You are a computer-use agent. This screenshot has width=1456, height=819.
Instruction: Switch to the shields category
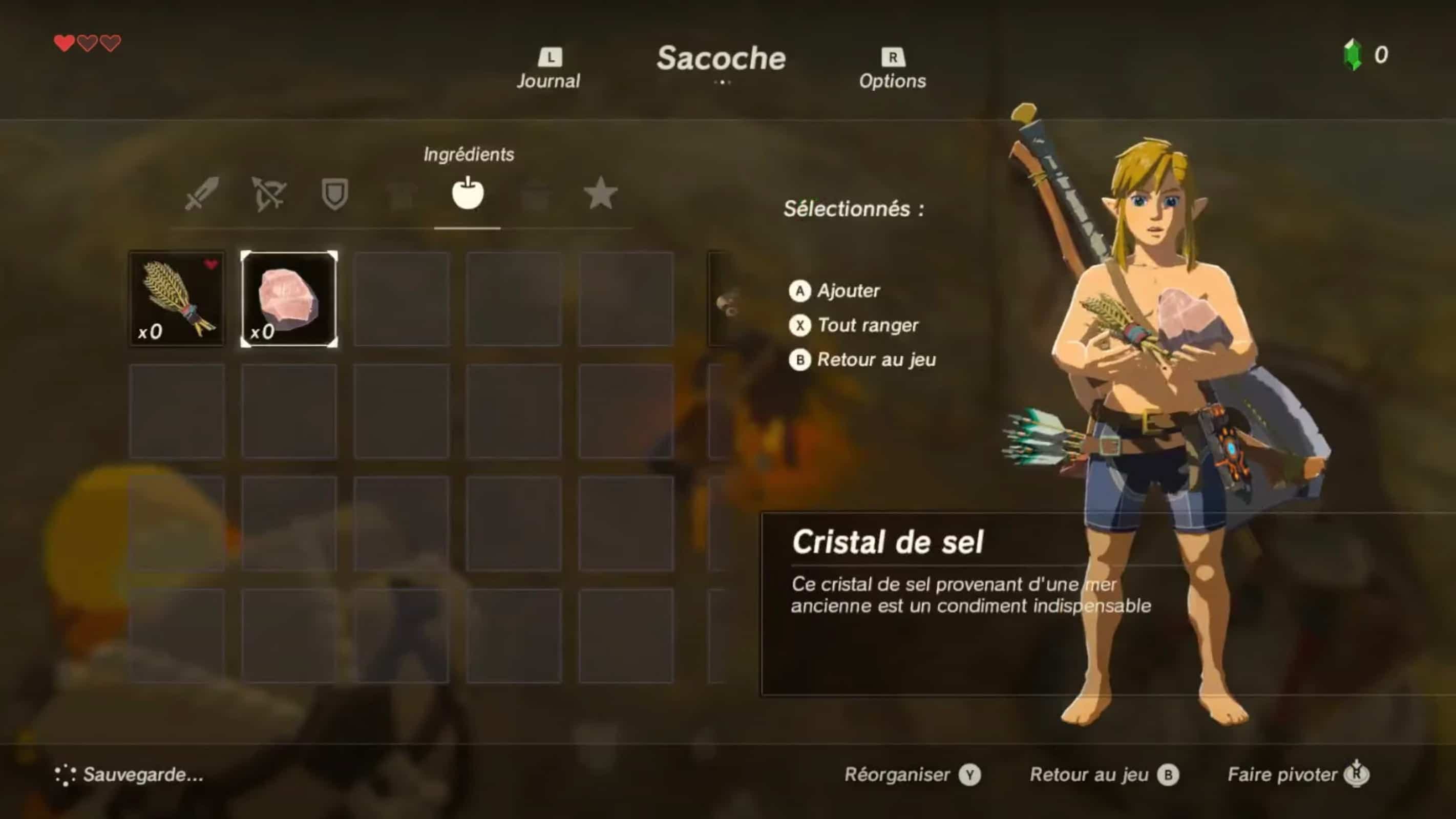[334, 194]
